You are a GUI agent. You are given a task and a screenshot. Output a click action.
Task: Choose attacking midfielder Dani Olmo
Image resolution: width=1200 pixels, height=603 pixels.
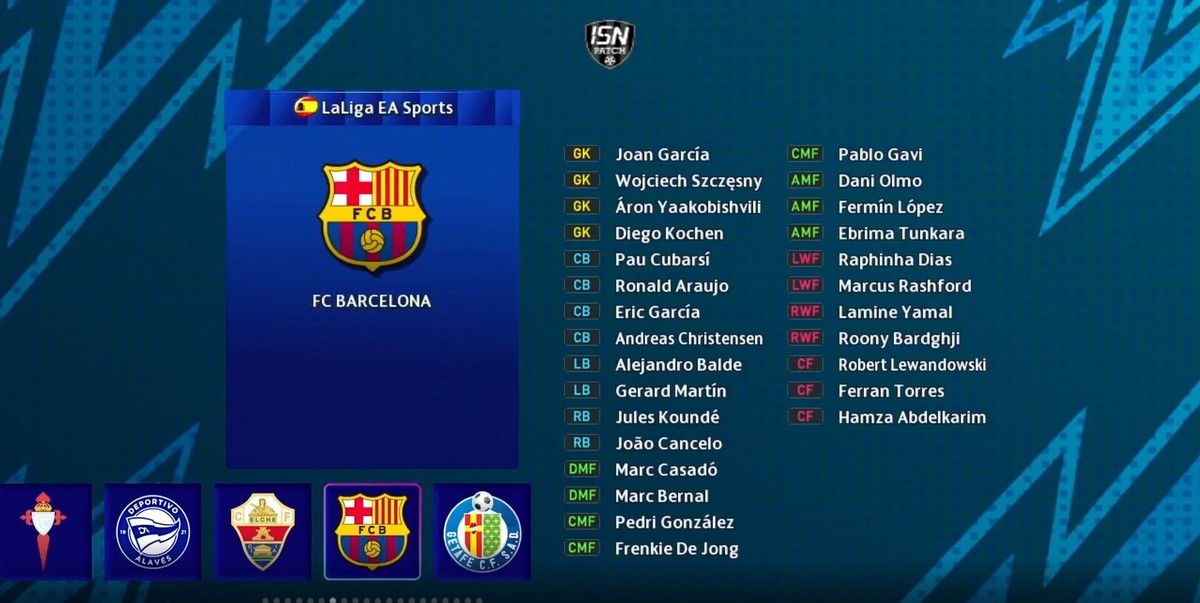(880, 181)
